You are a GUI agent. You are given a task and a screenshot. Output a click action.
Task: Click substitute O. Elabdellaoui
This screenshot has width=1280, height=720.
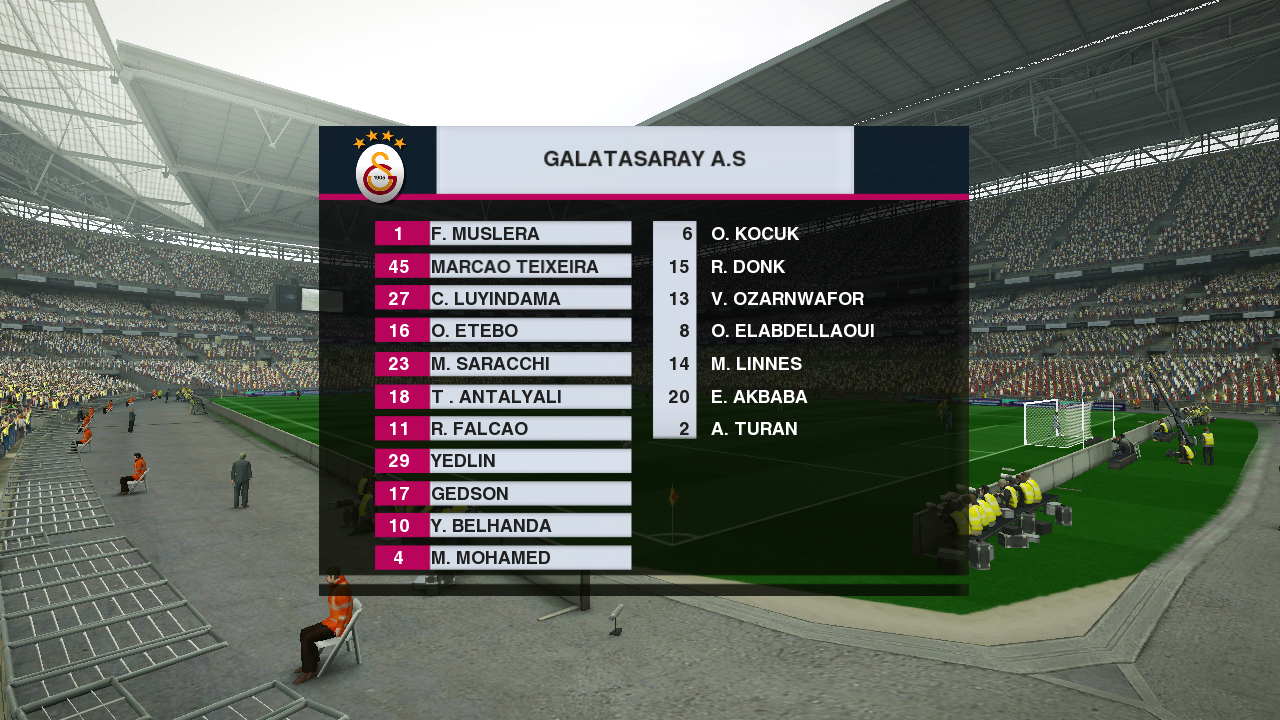point(792,331)
